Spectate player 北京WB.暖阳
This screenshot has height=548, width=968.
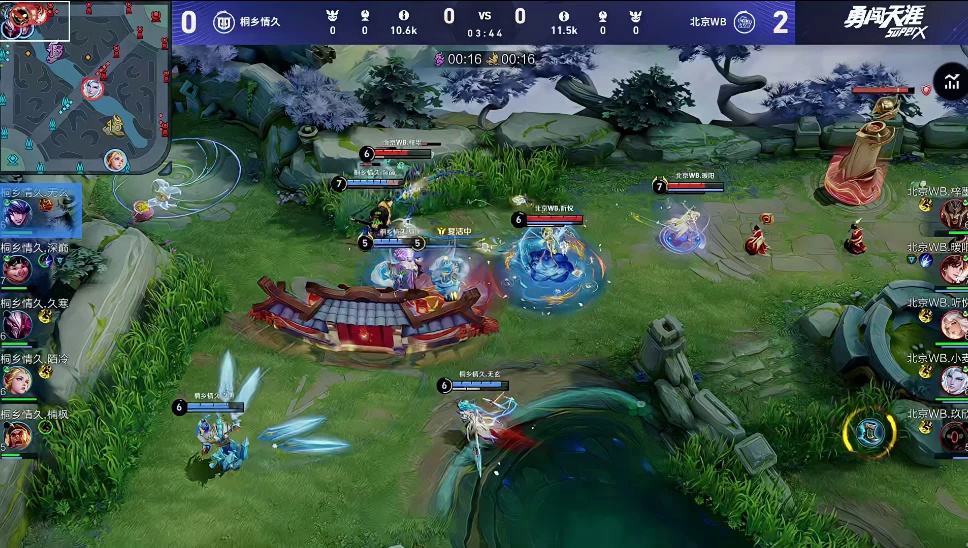953,269
